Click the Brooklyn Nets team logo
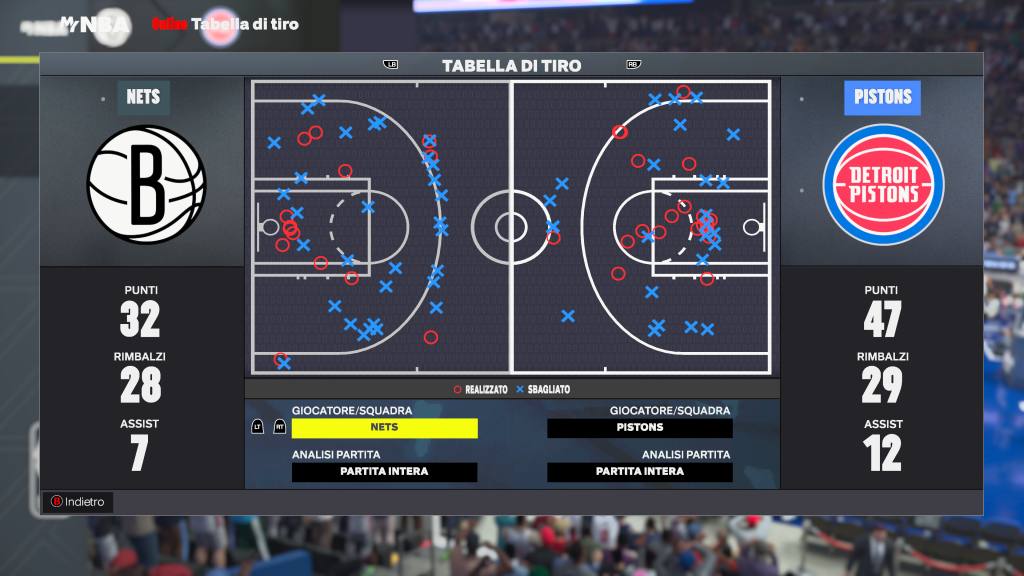The width and height of the screenshot is (1024, 576). 146,185
